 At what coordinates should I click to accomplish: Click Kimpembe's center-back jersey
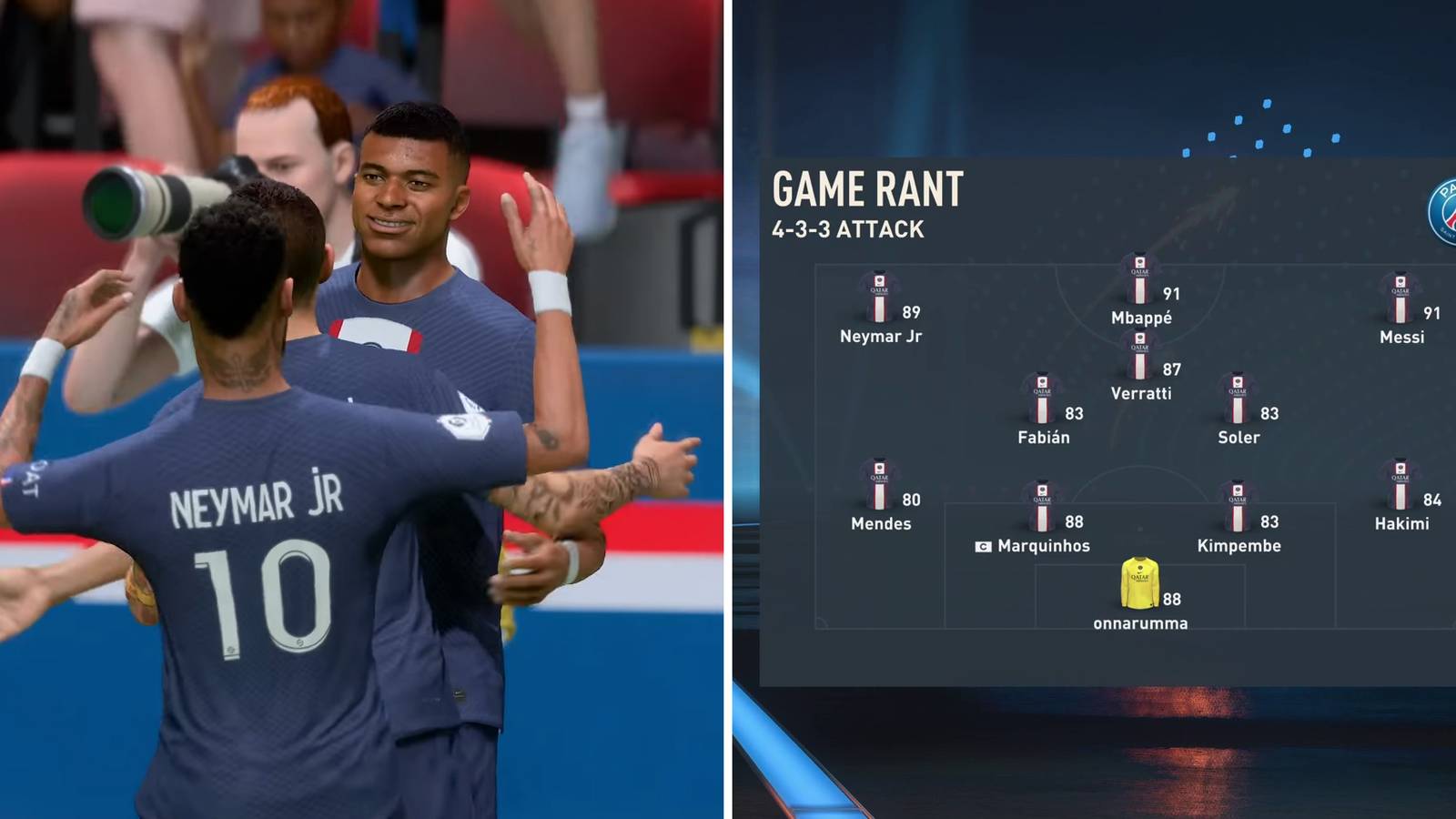(1239, 505)
